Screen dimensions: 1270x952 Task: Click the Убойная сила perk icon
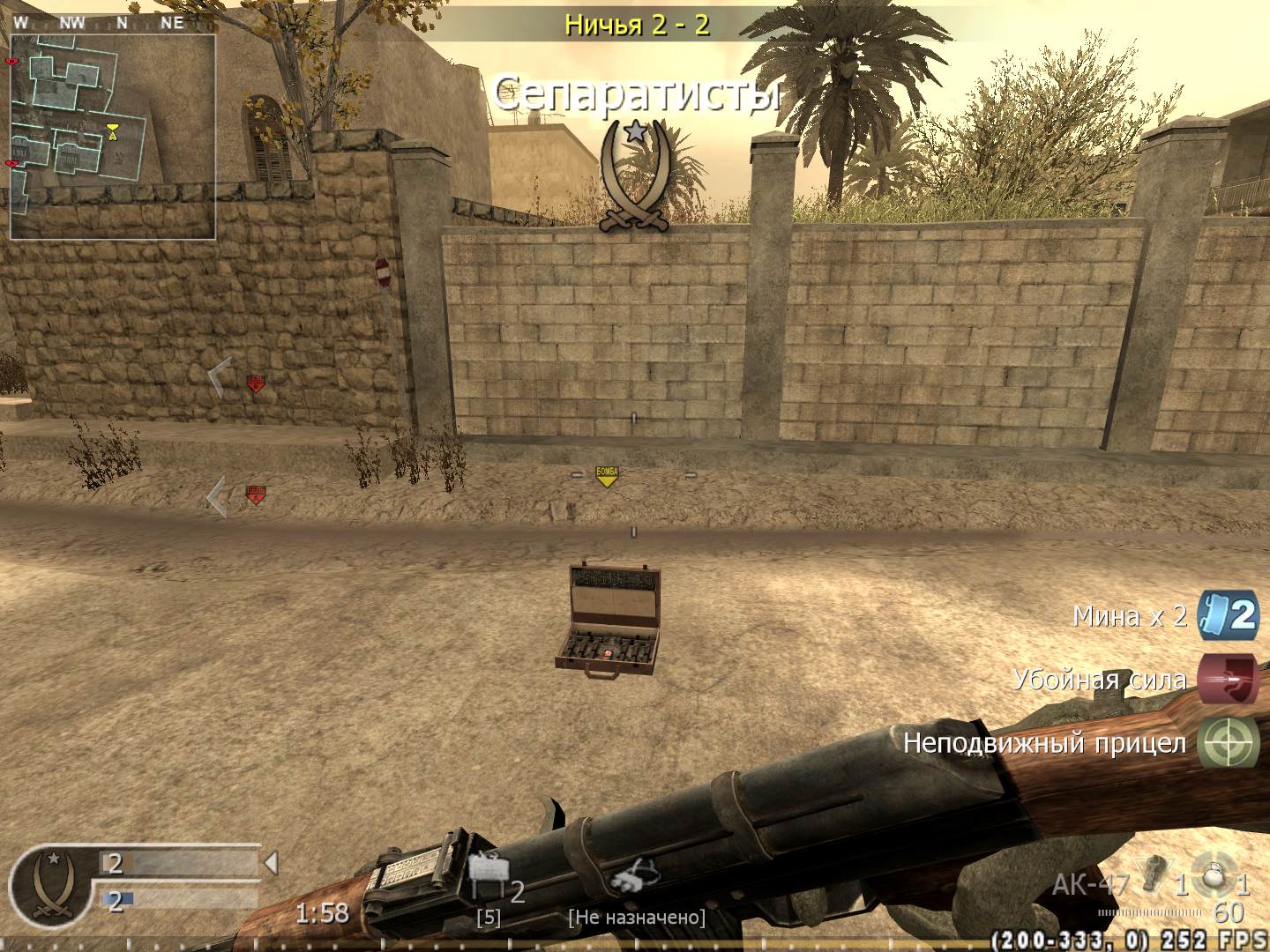click(1229, 679)
